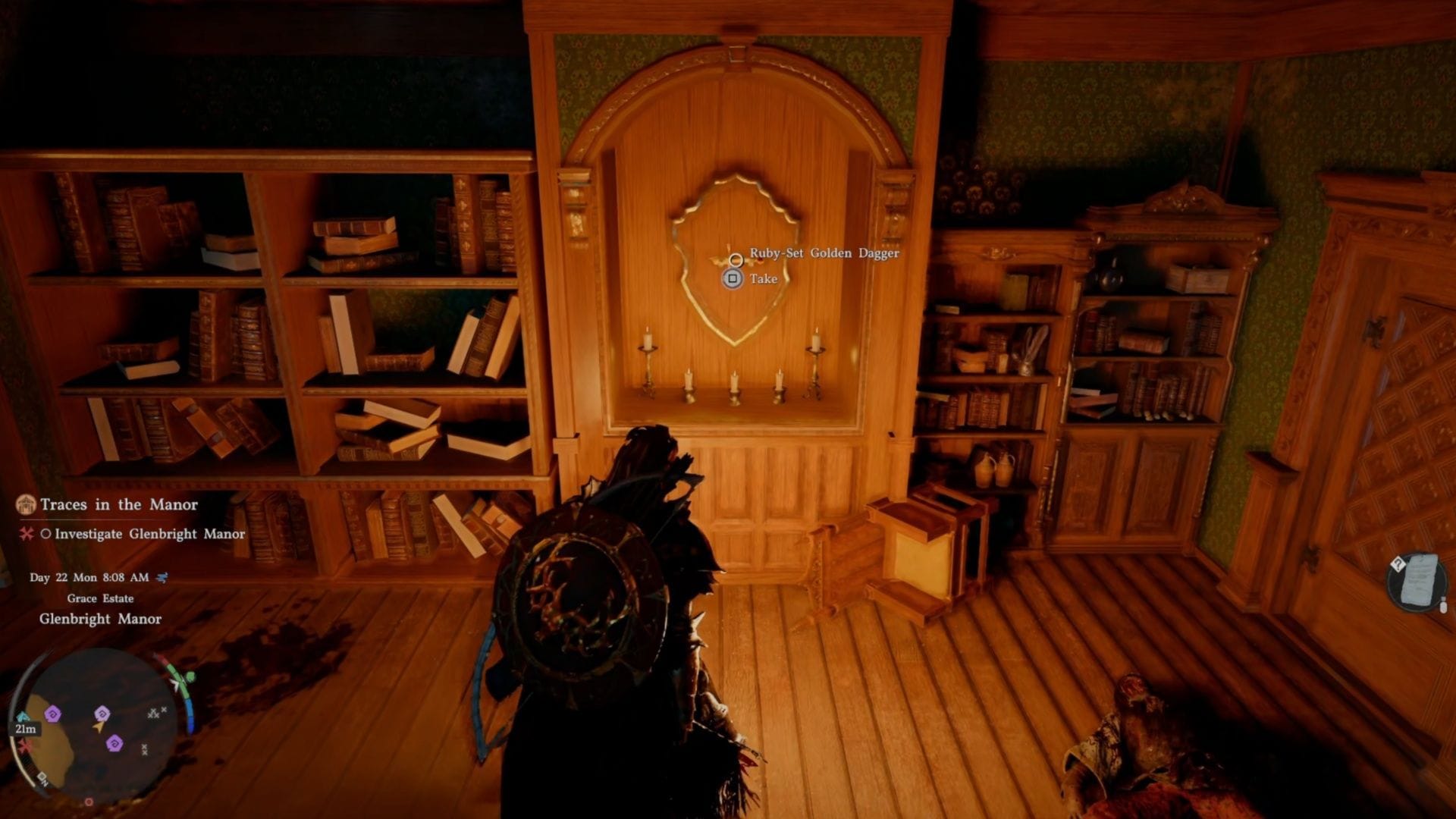Click the blue weather icon next to the clock
Screen dimensions: 1456x819
tap(162, 578)
